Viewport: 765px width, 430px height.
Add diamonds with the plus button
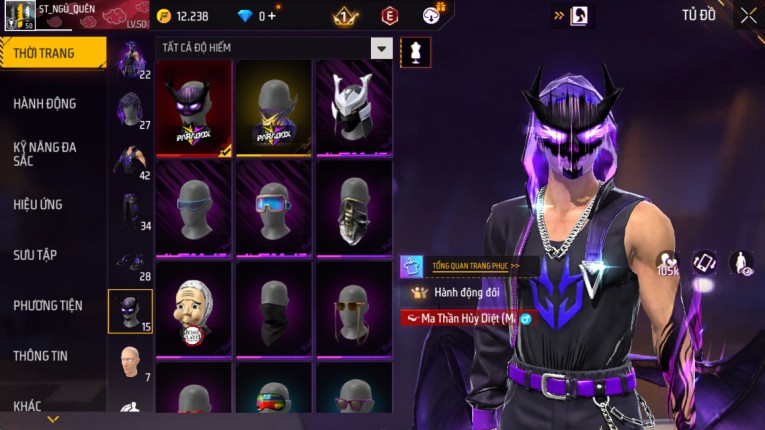click(271, 16)
